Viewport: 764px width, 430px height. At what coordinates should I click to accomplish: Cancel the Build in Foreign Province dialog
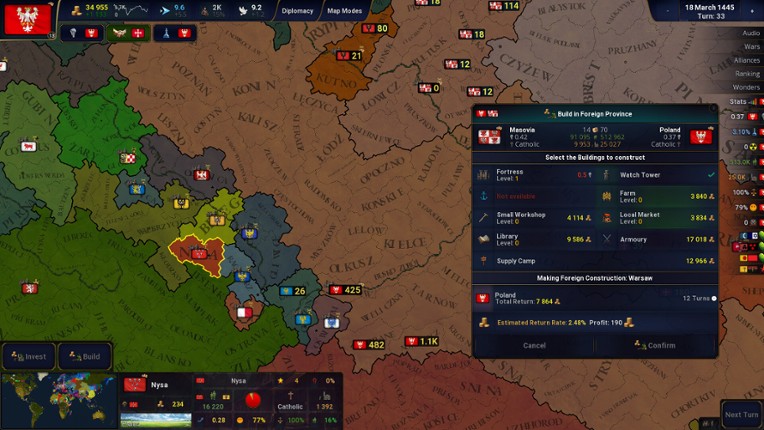pyautogui.click(x=534, y=345)
